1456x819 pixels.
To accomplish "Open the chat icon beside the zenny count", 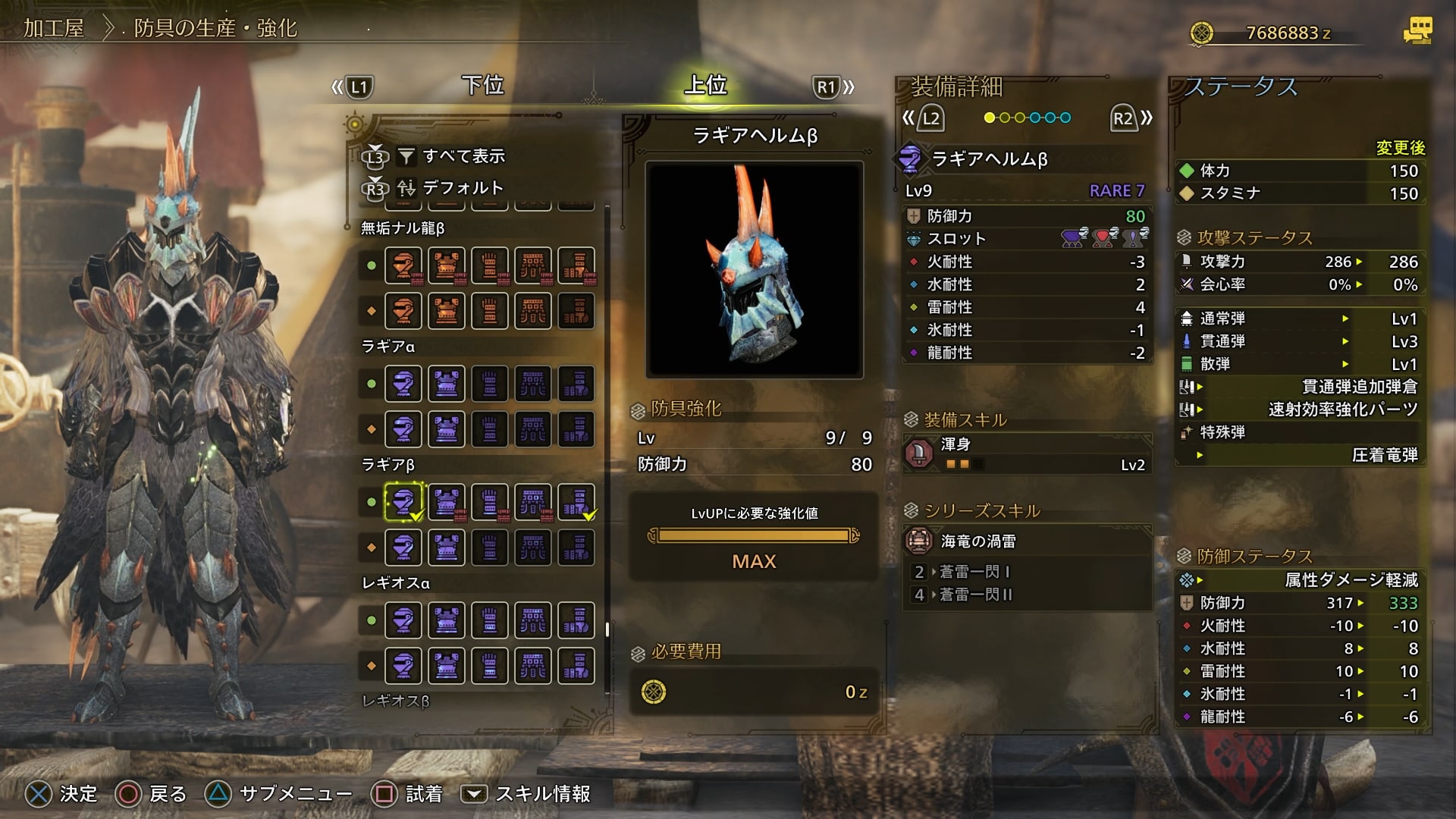I will point(1417,31).
